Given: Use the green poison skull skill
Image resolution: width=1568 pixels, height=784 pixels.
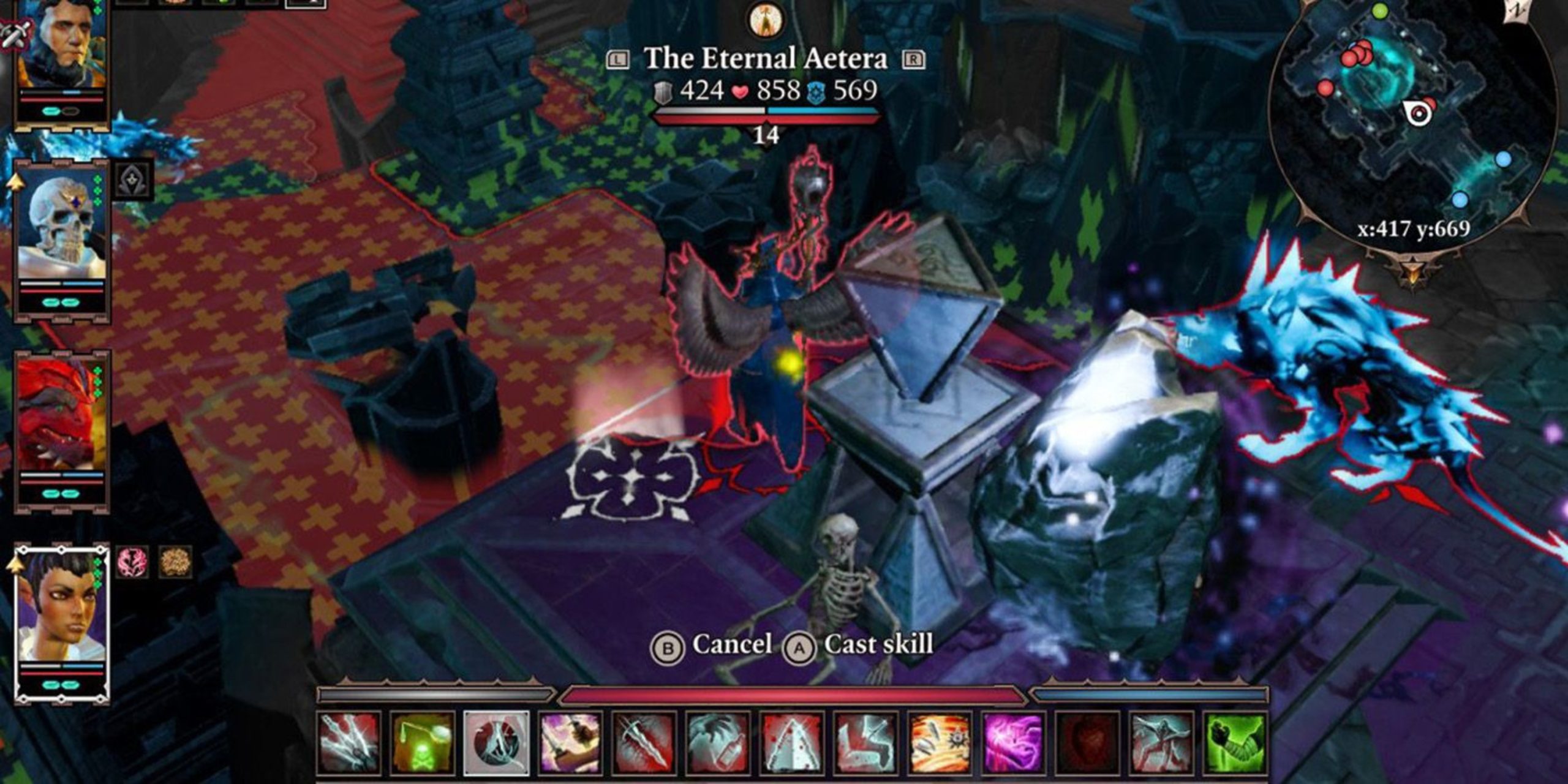Looking at the screenshot, I should point(423,743).
